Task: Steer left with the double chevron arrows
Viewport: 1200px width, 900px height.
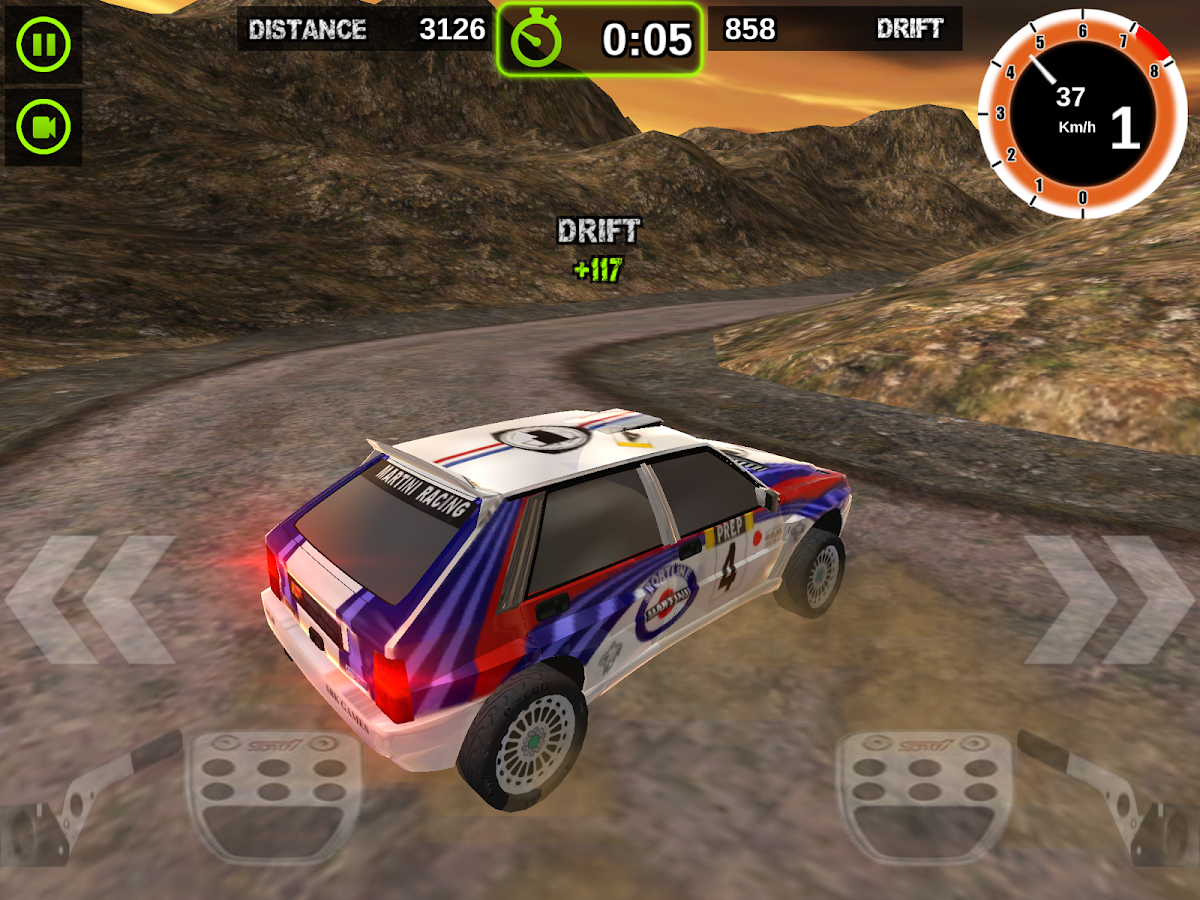Action: pos(92,600)
